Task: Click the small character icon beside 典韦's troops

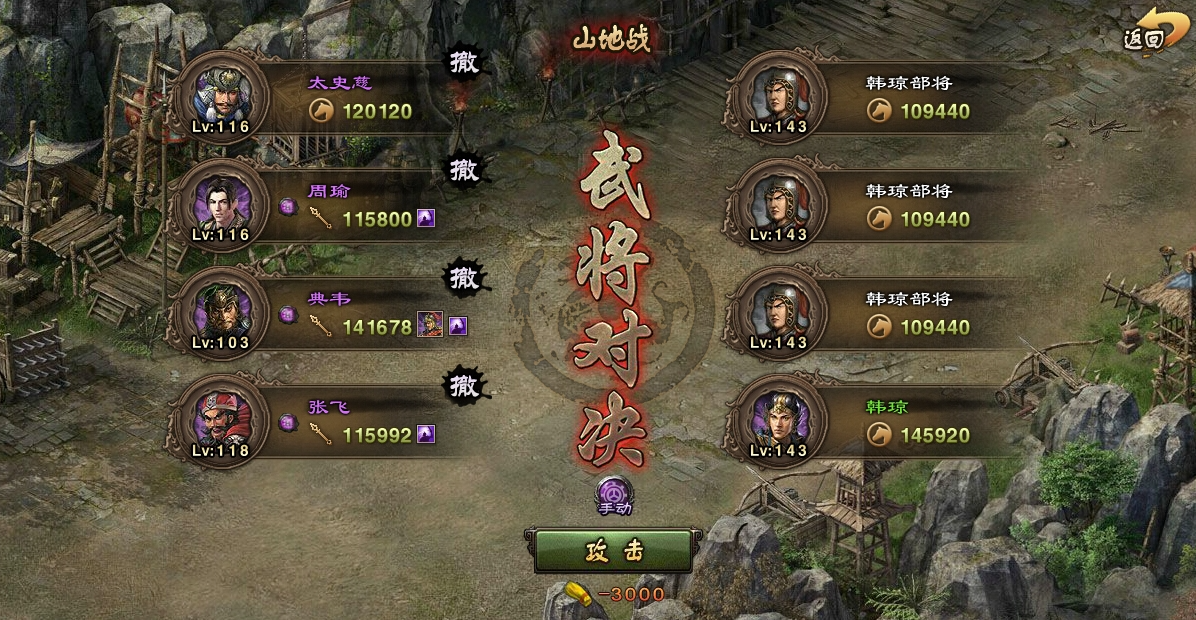Action: (x=430, y=325)
